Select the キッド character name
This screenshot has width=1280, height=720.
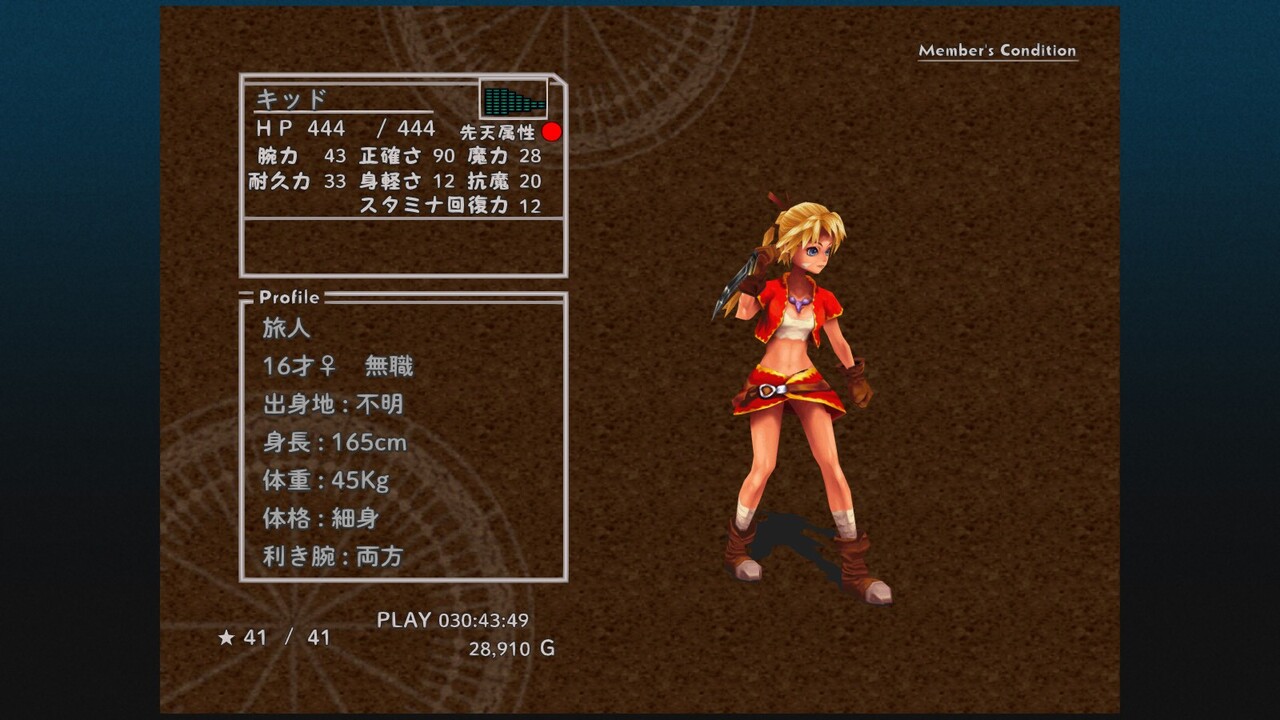pos(292,99)
